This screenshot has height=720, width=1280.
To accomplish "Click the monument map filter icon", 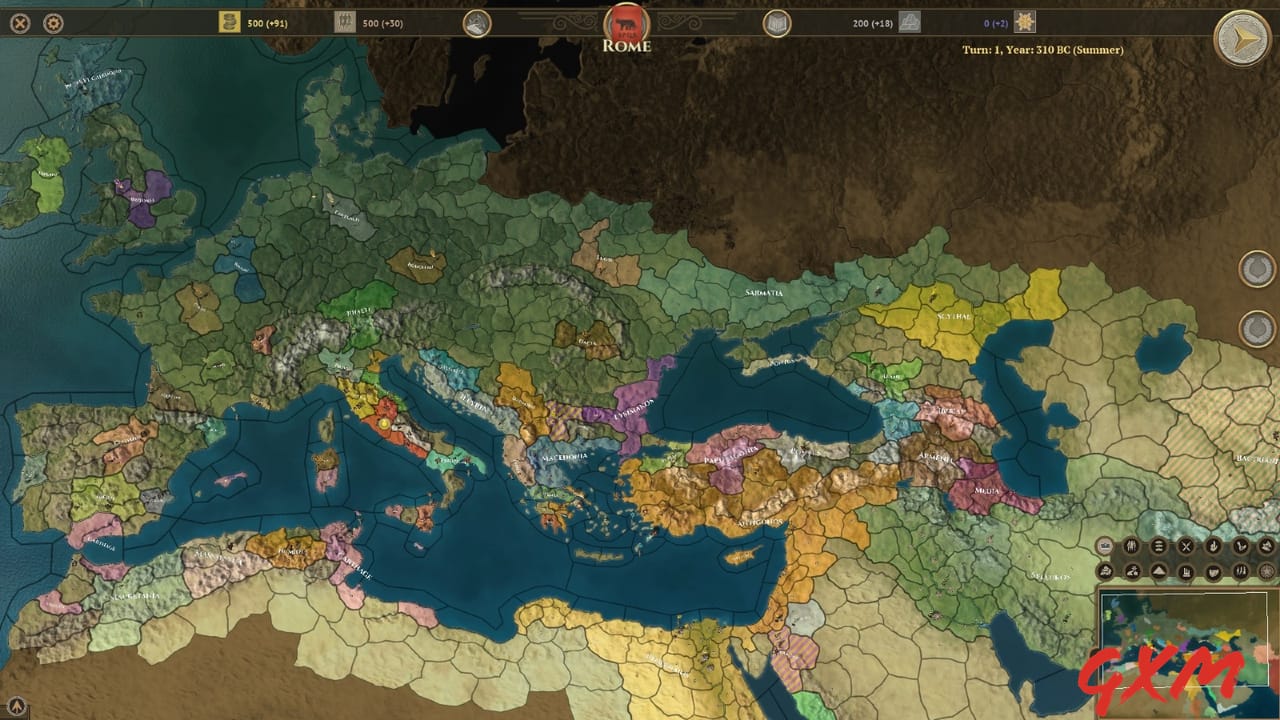I will [1186, 571].
